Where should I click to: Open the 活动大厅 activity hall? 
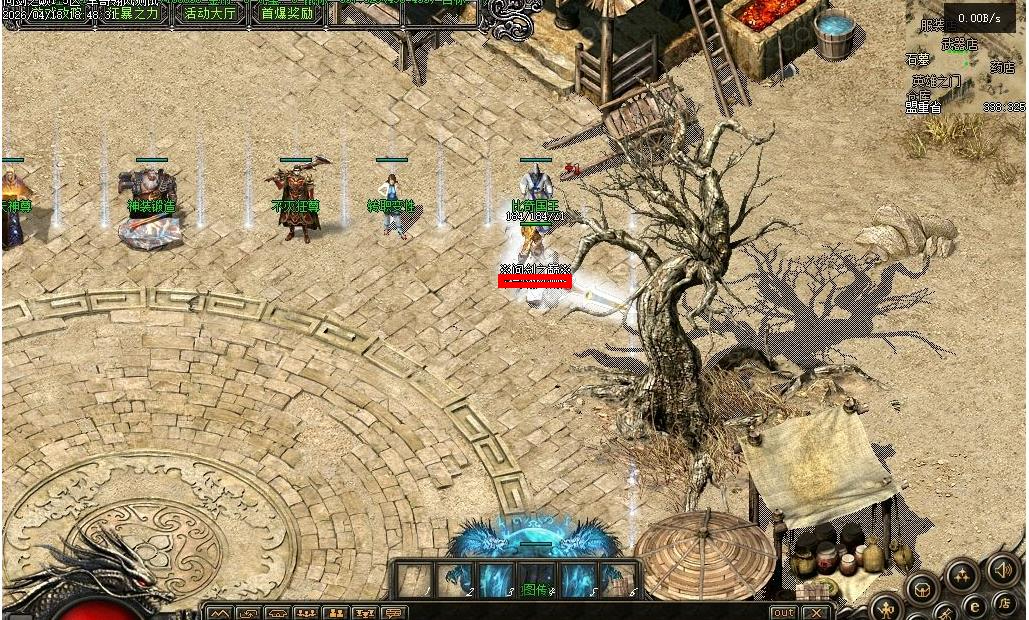210,14
